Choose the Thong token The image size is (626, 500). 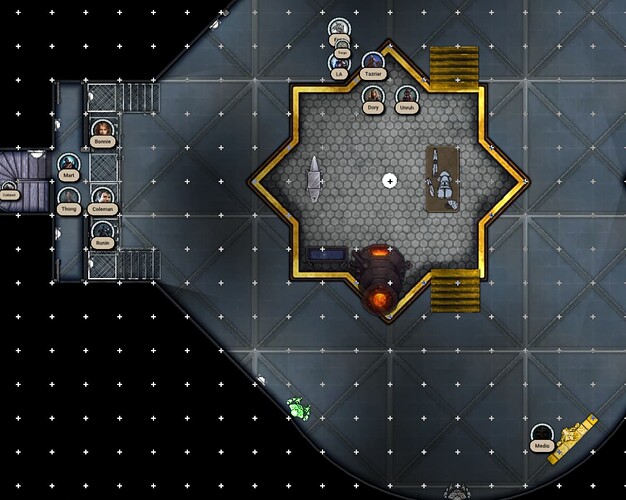pos(68,197)
